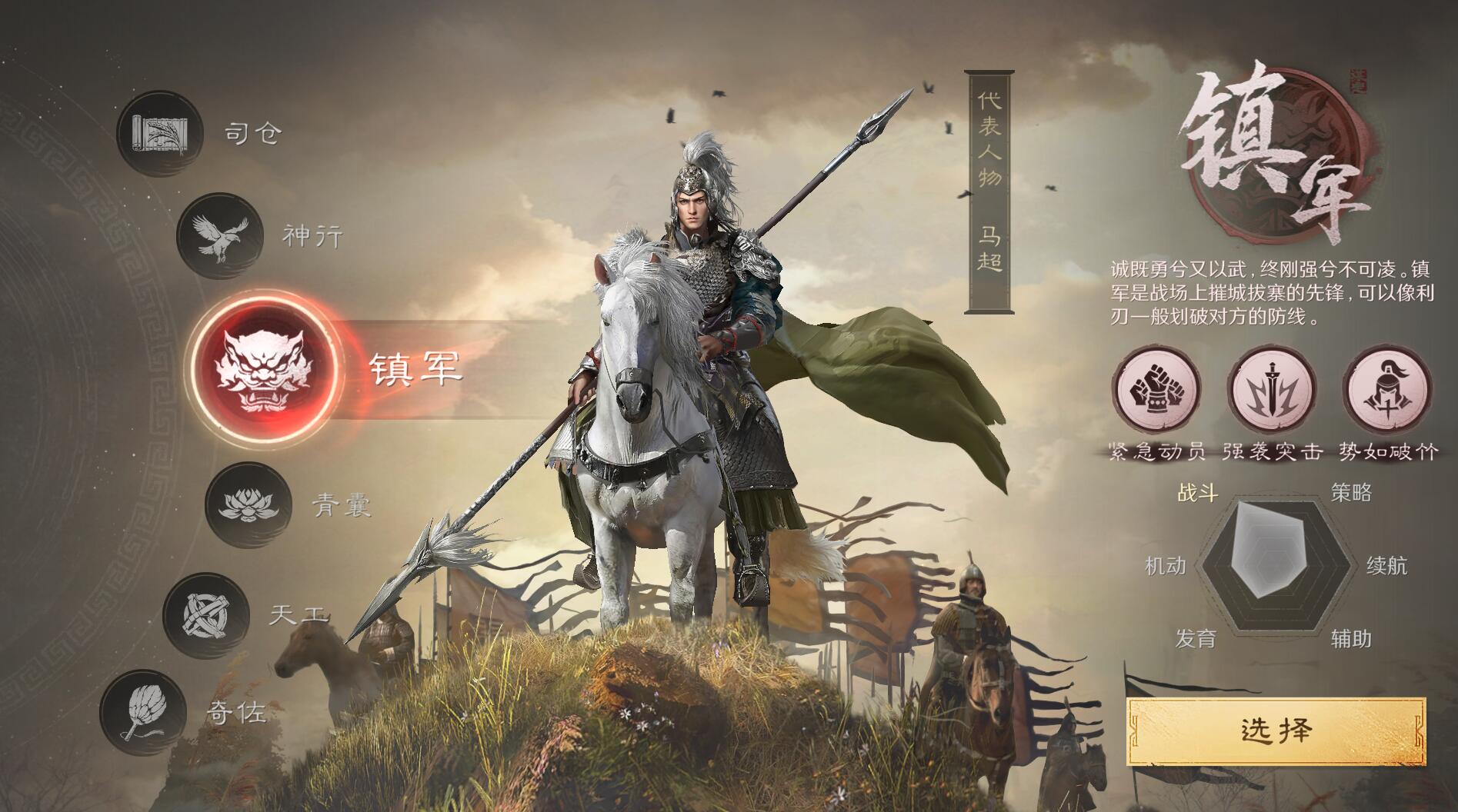
Task: View the 强袭突击 sword skill
Action: click(1272, 390)
